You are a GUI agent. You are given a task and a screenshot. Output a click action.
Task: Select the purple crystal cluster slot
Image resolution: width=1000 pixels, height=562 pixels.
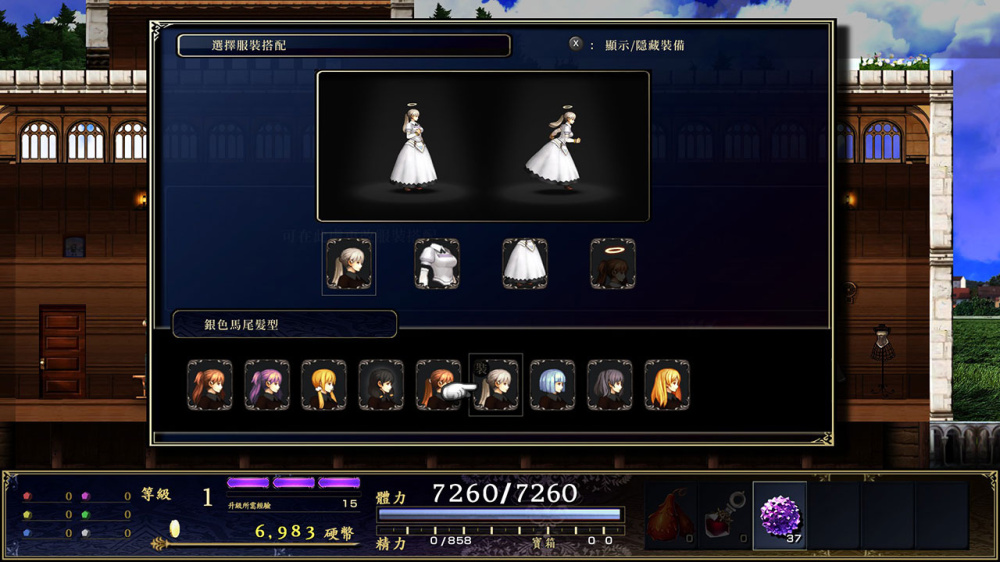coord(779,516)
